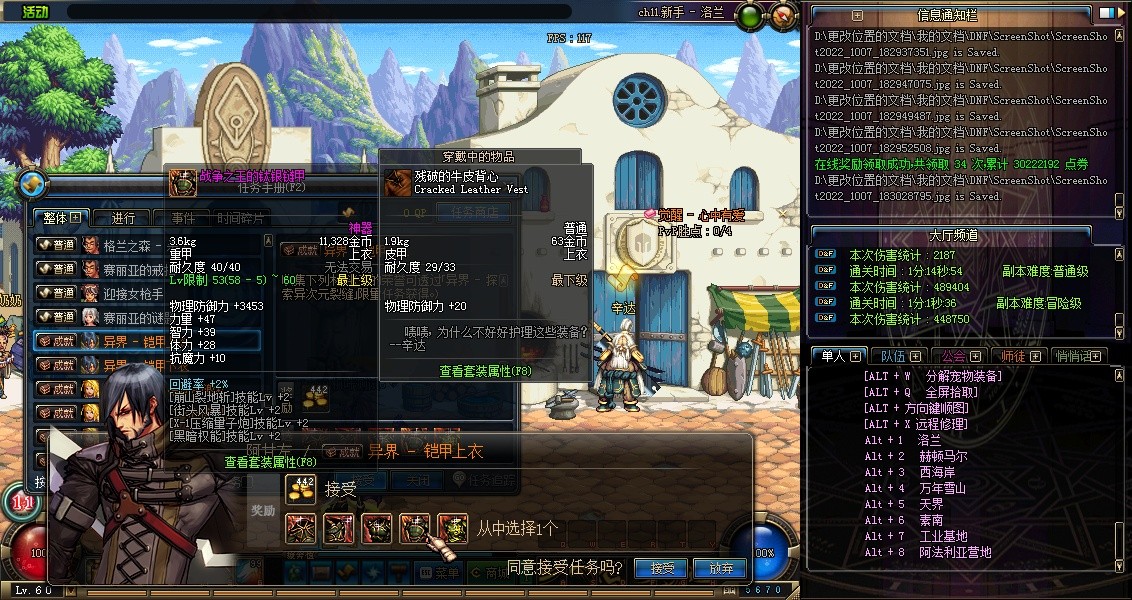The height and width of the screenshot is (600, 1132).
Task: Switch to the 整体 quest tab
Action: [60, 217]
